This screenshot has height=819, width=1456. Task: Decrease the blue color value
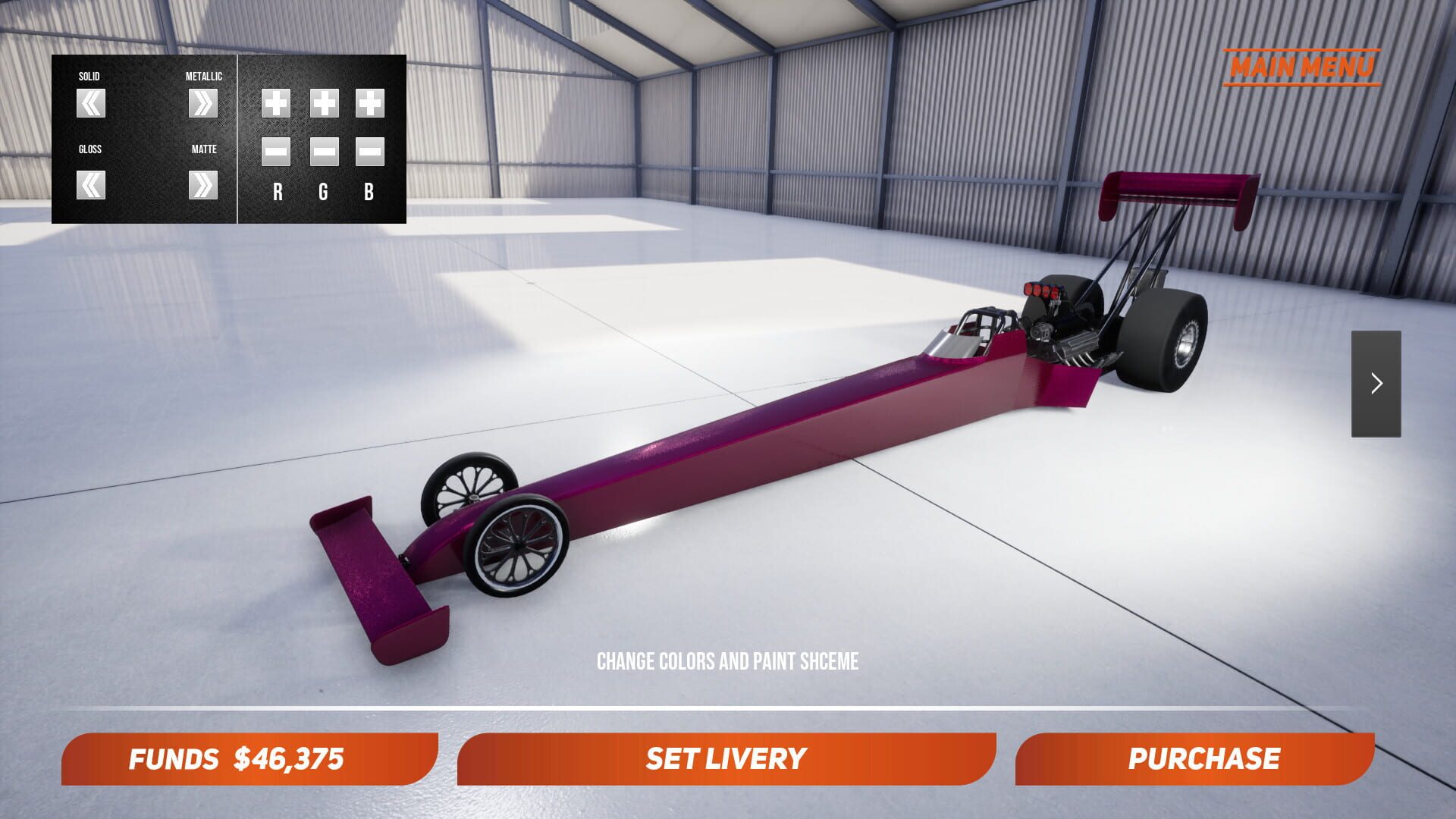pyautogui.click(x=369, y=153)
